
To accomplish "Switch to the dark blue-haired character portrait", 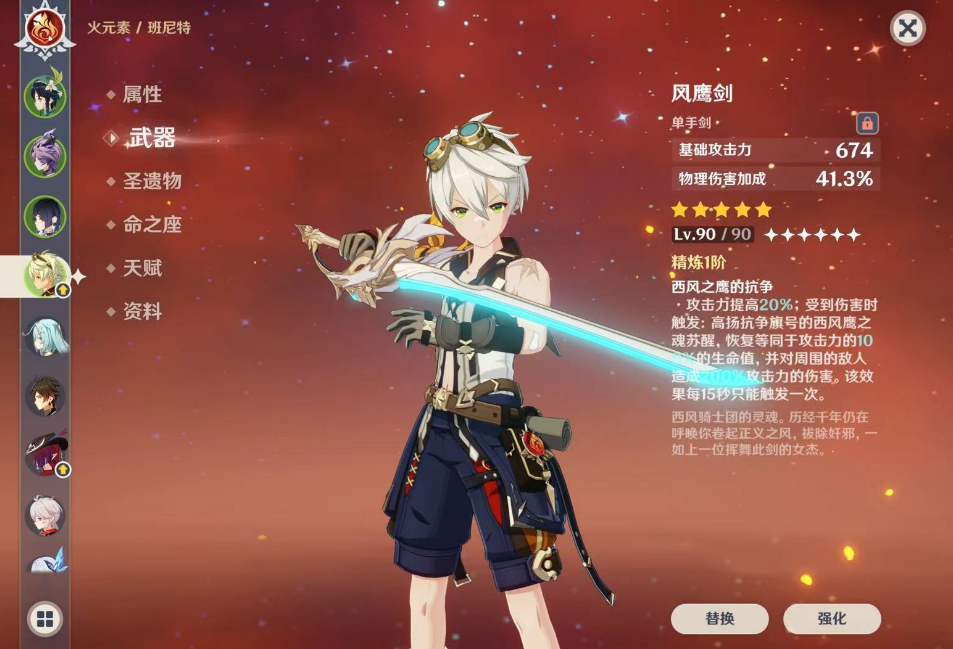I will pos(45,215).
